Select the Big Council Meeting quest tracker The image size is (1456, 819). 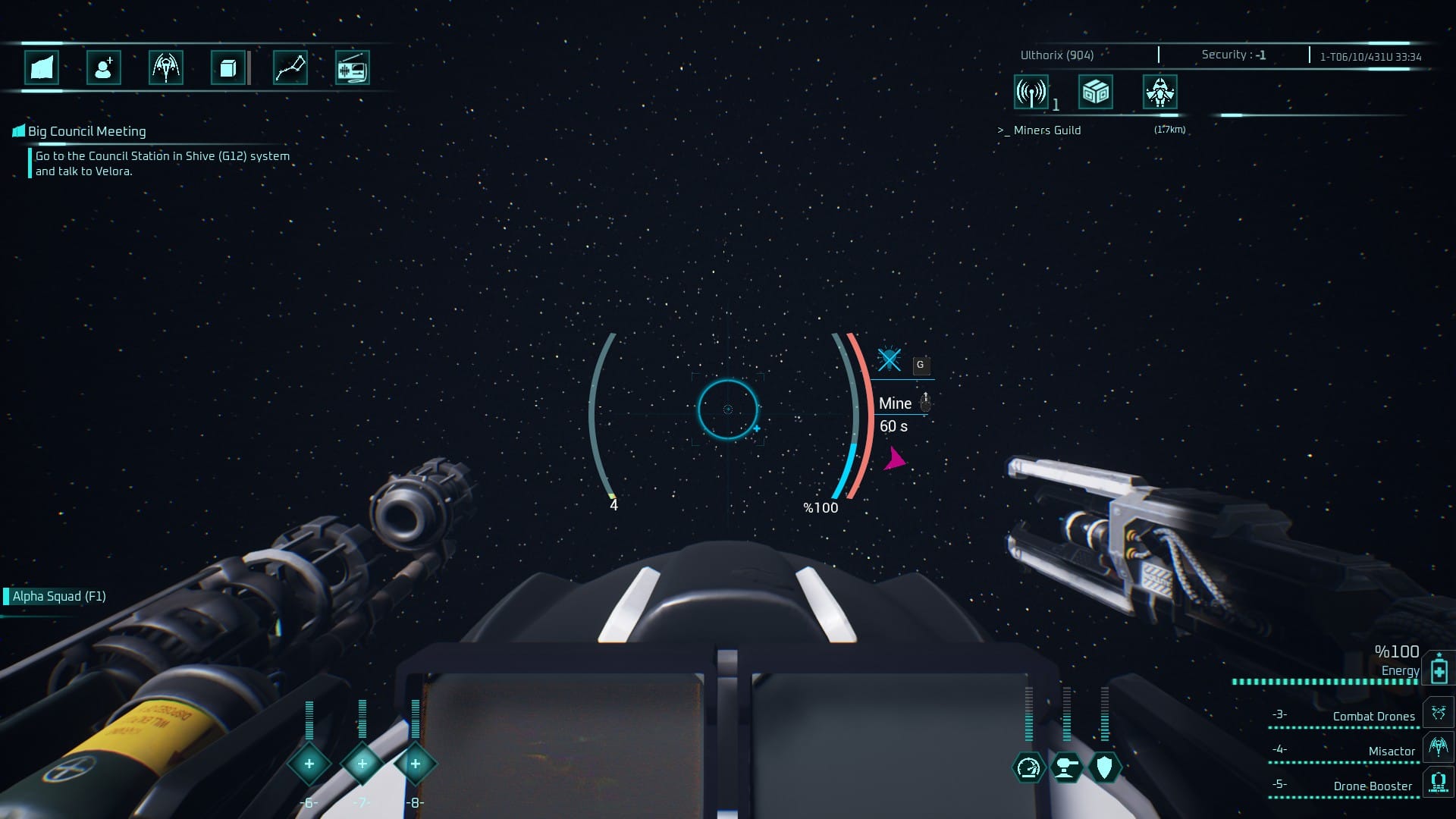tap(86, 131)
